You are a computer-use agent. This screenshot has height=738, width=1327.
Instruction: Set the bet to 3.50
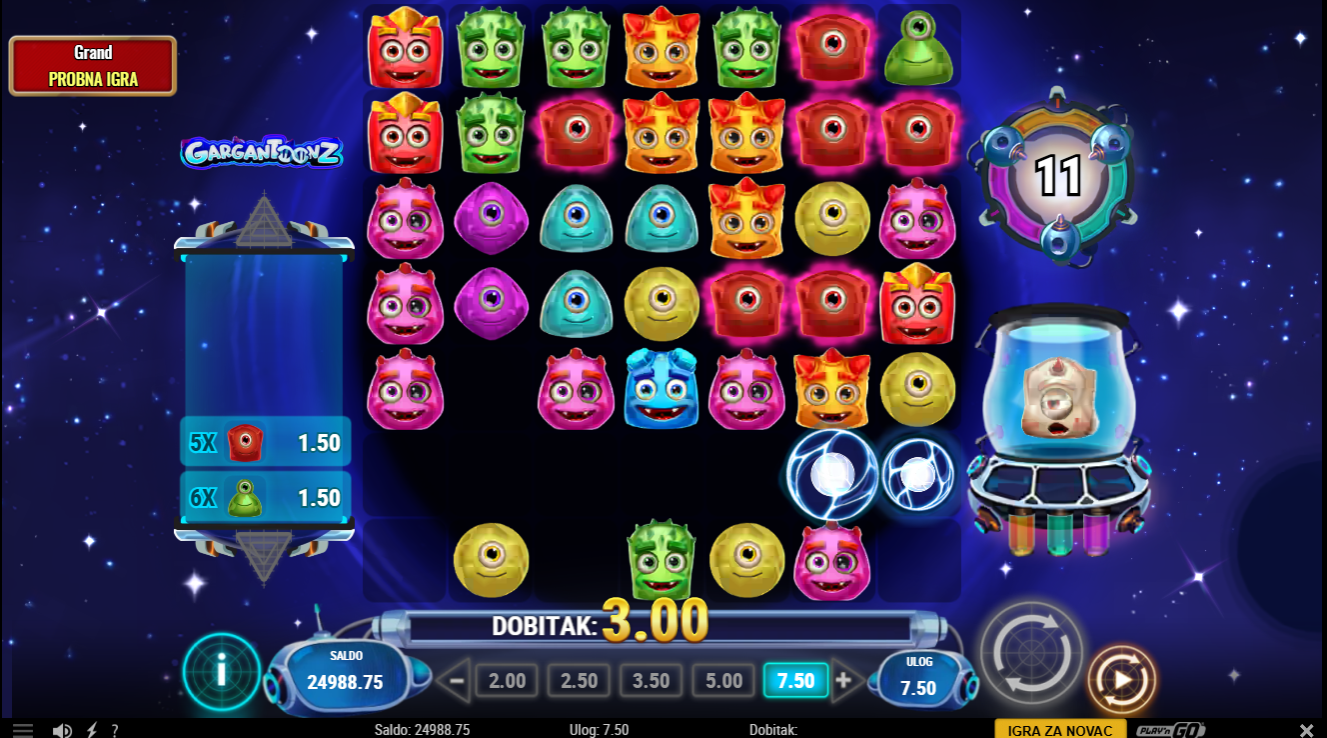point(651,681)
